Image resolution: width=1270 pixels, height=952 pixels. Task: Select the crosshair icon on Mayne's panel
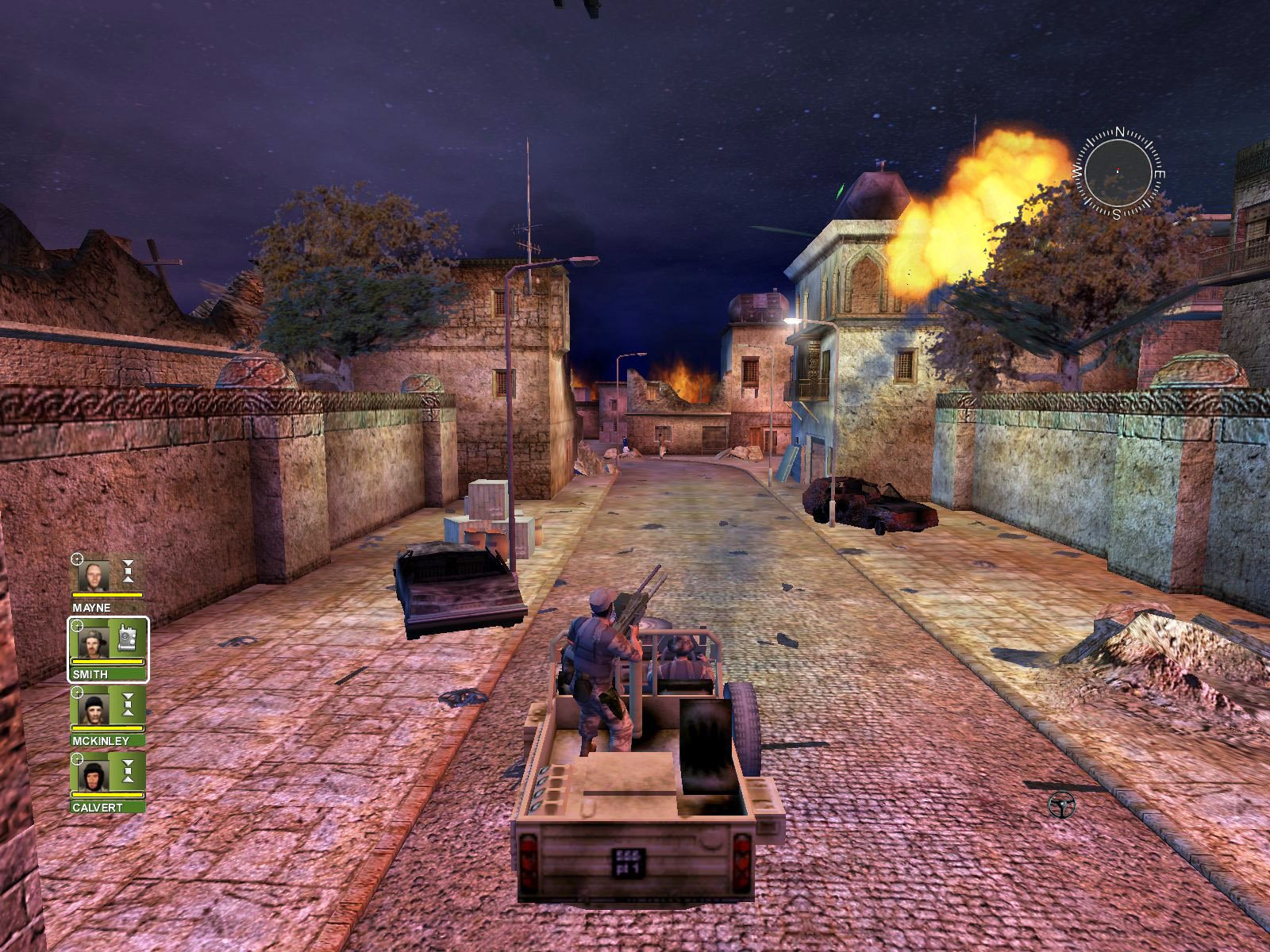point(76,558)
